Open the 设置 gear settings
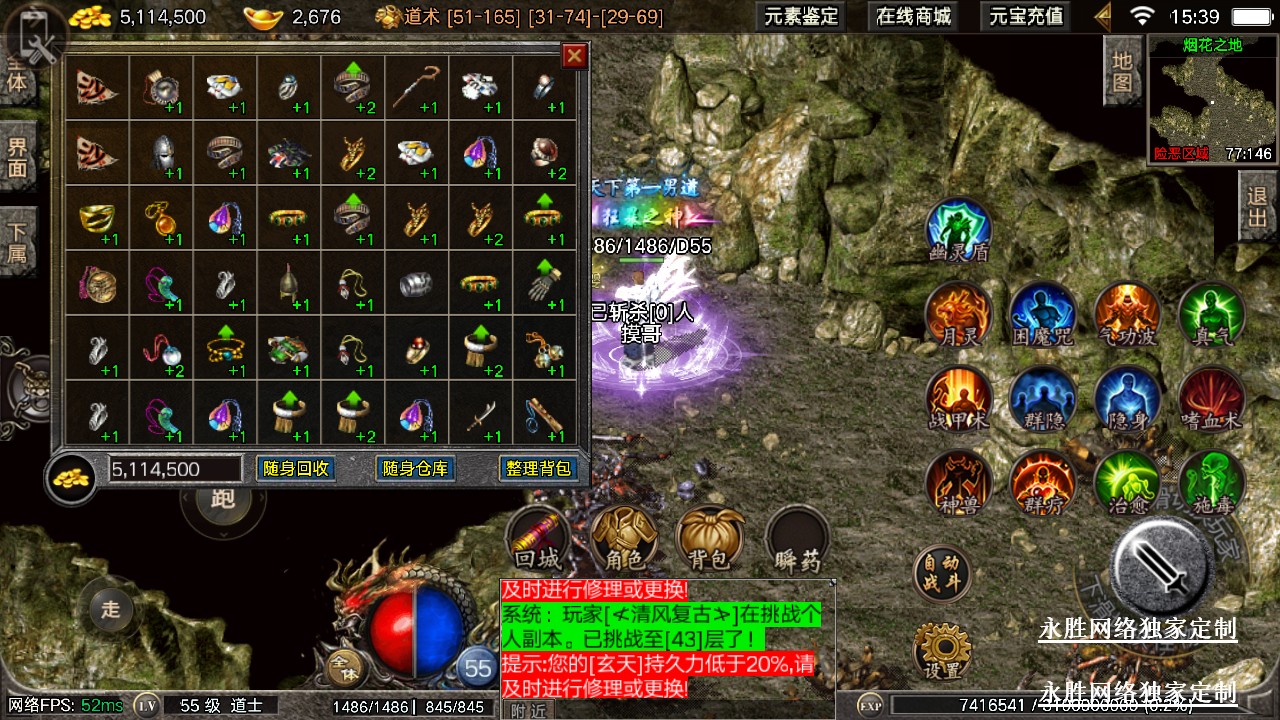Screen dimensions: 1280x720 click(x=941, y=651)
